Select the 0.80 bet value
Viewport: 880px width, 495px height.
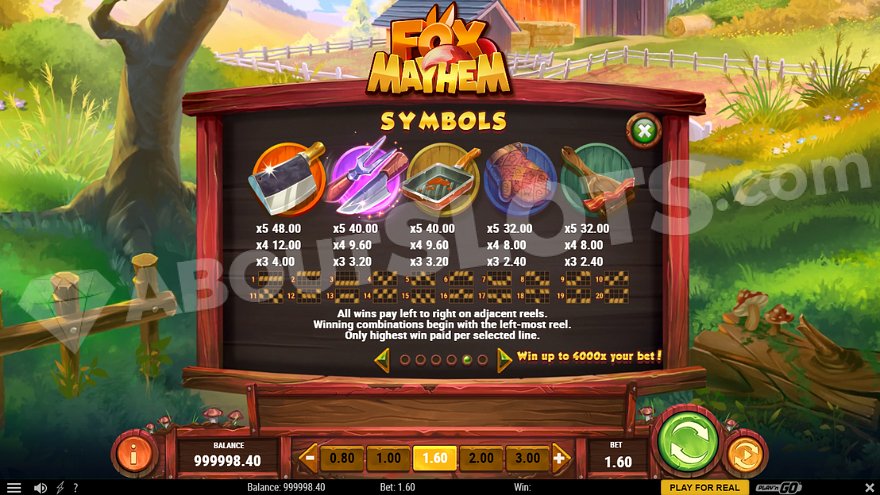pos(342,459)
